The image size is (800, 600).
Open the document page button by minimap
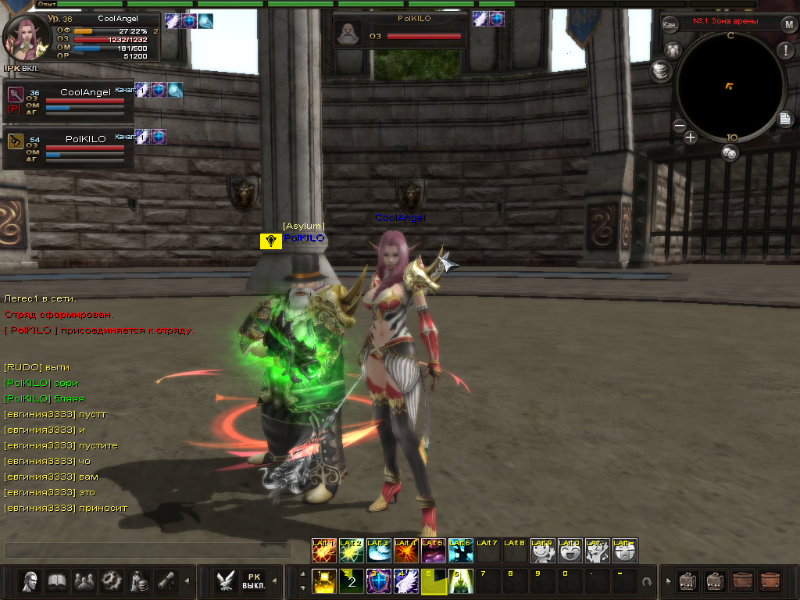click(786, 118)
